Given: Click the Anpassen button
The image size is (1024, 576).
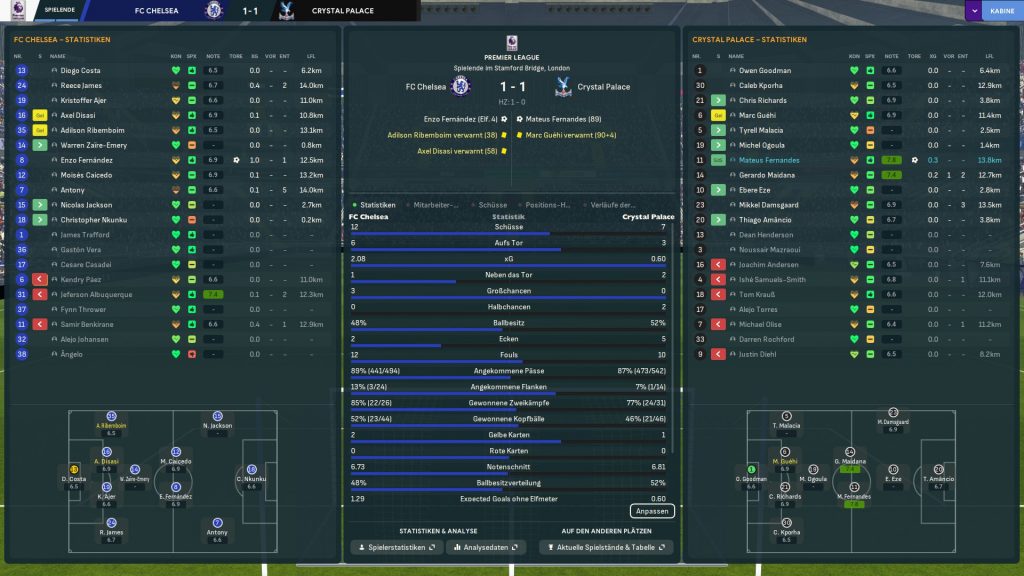Looking at the screenshot, I should pyautogui.click(x=652, y=511).
